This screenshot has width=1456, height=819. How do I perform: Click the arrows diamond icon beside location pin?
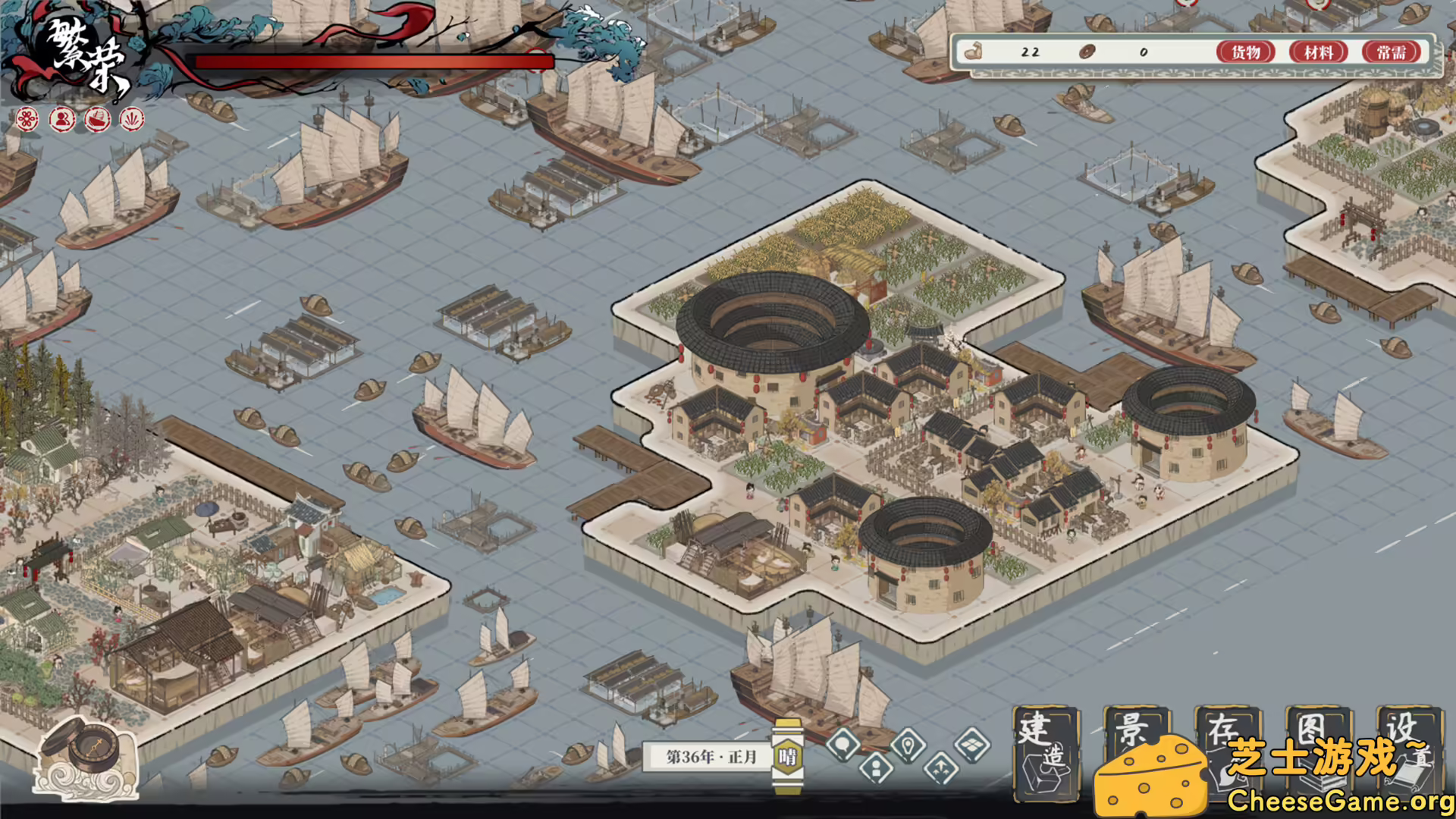[942, 767]
